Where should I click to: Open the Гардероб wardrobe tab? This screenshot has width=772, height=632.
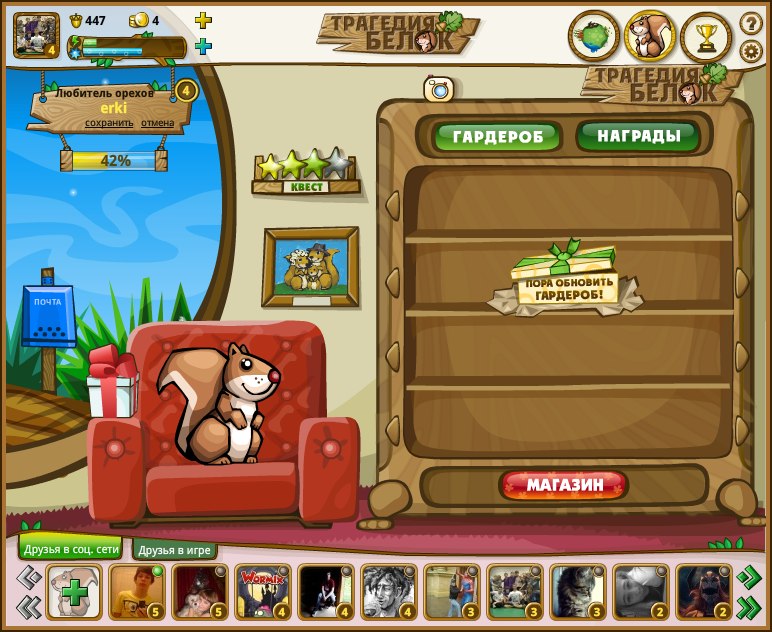(497, 137)
